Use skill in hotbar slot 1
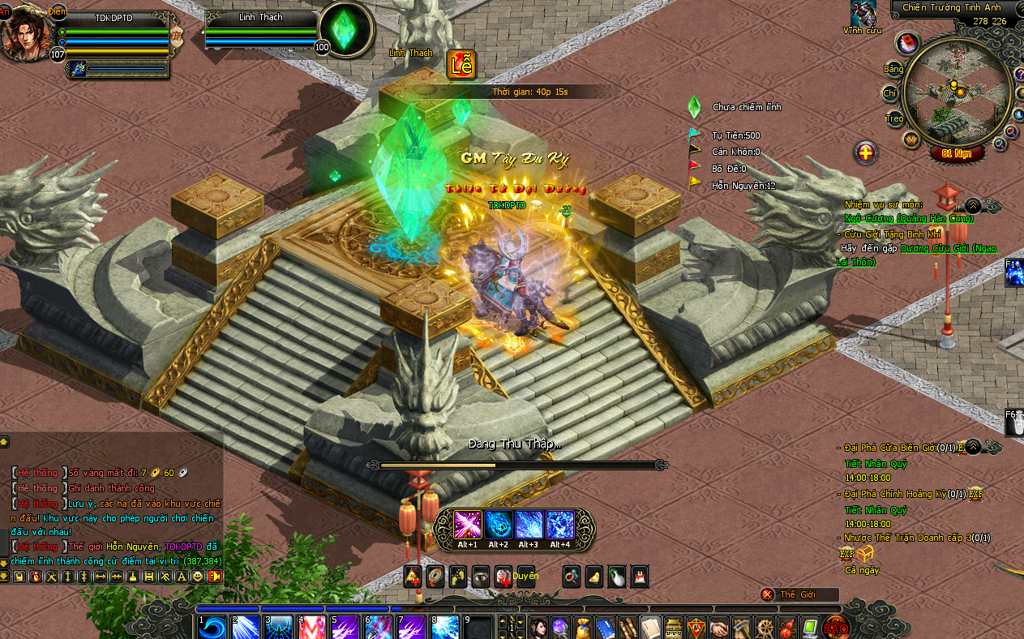 (x=212, y=627)
